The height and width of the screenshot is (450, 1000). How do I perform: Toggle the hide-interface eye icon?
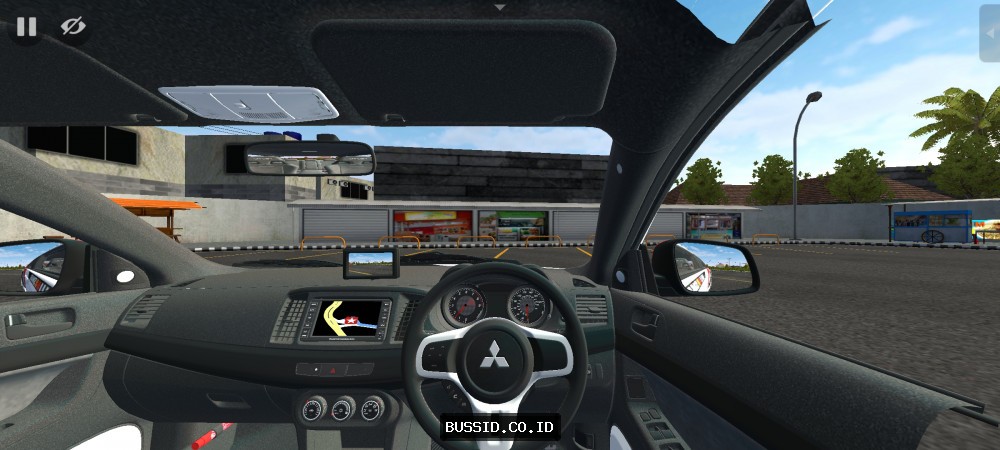(x=73, y=27)
